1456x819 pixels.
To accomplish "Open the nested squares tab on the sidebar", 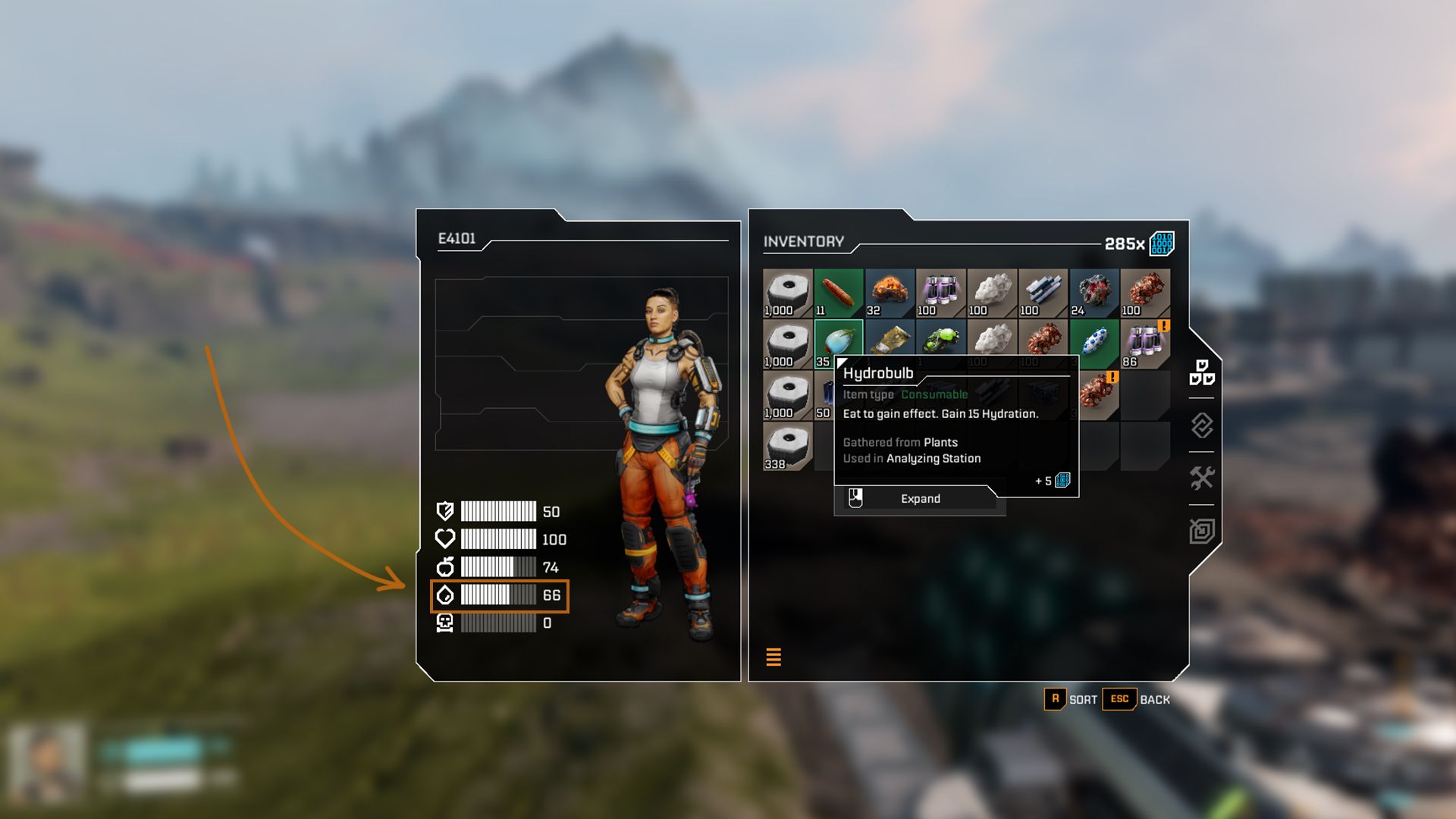I will (x=1202, y=531).
